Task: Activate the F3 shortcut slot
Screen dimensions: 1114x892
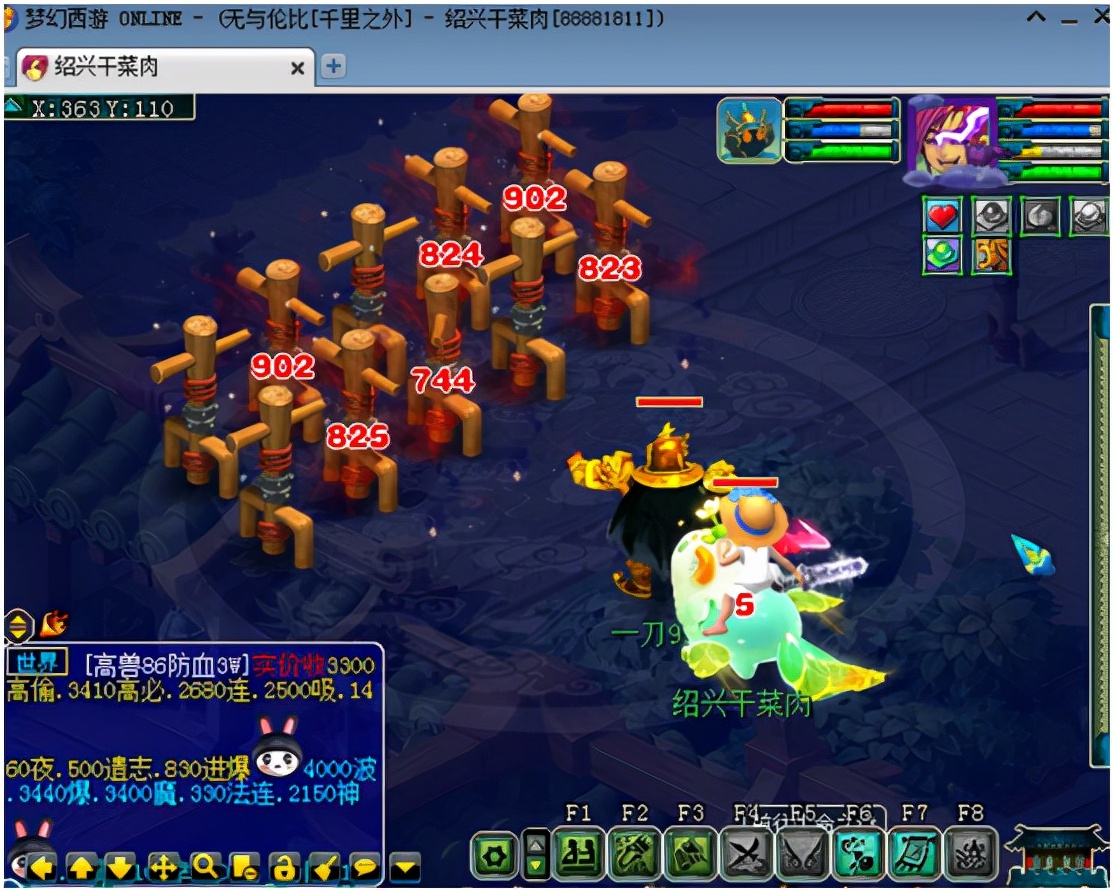Action: [690, 856]
